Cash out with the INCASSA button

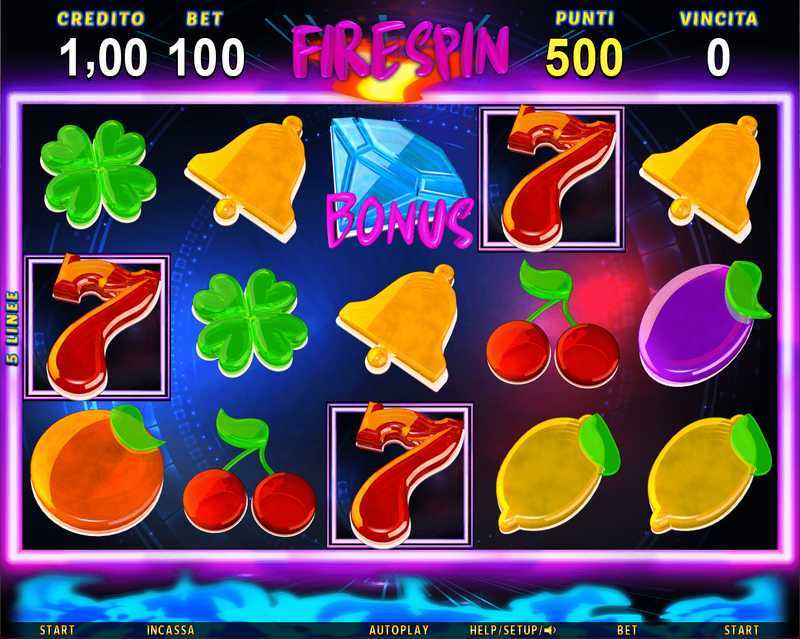pos(169,630)
